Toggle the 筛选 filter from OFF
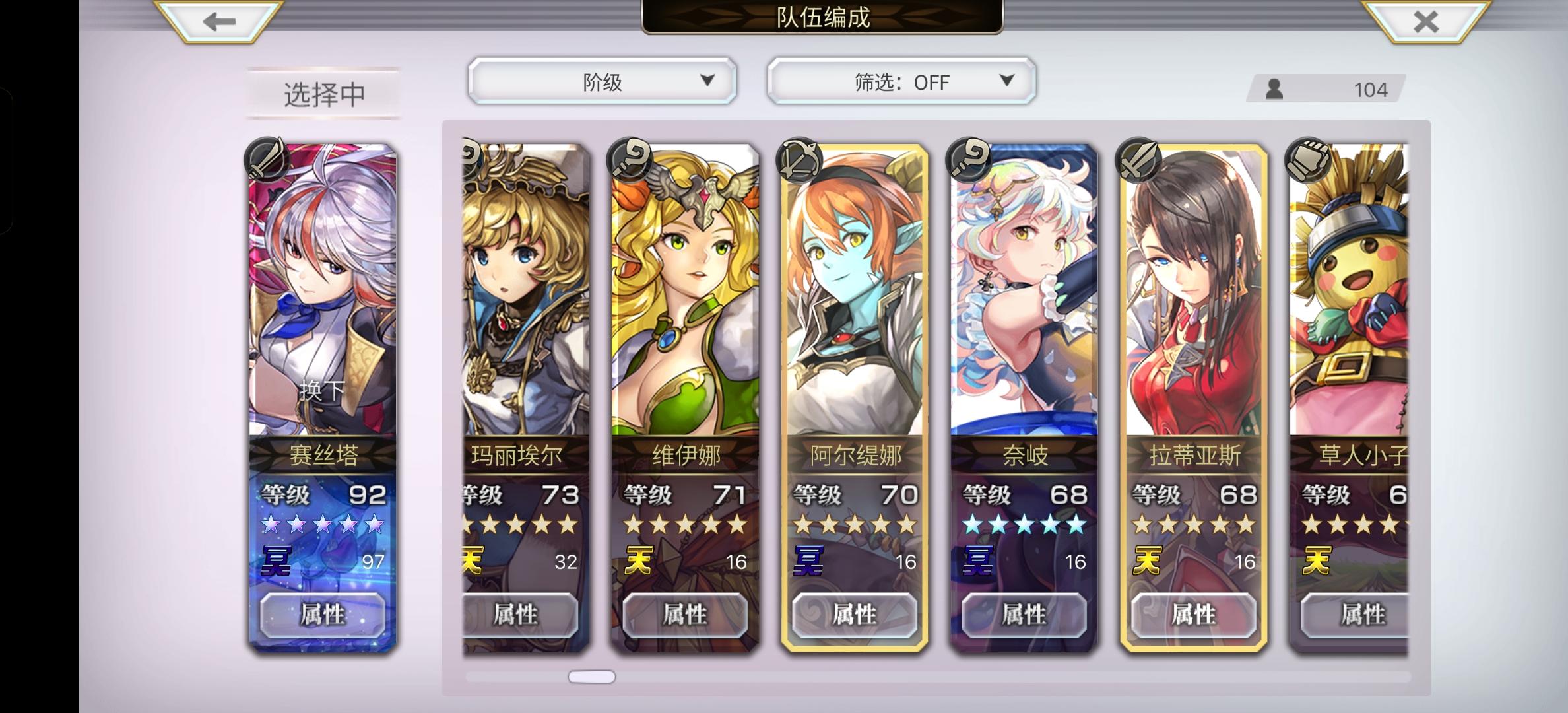 901,81
